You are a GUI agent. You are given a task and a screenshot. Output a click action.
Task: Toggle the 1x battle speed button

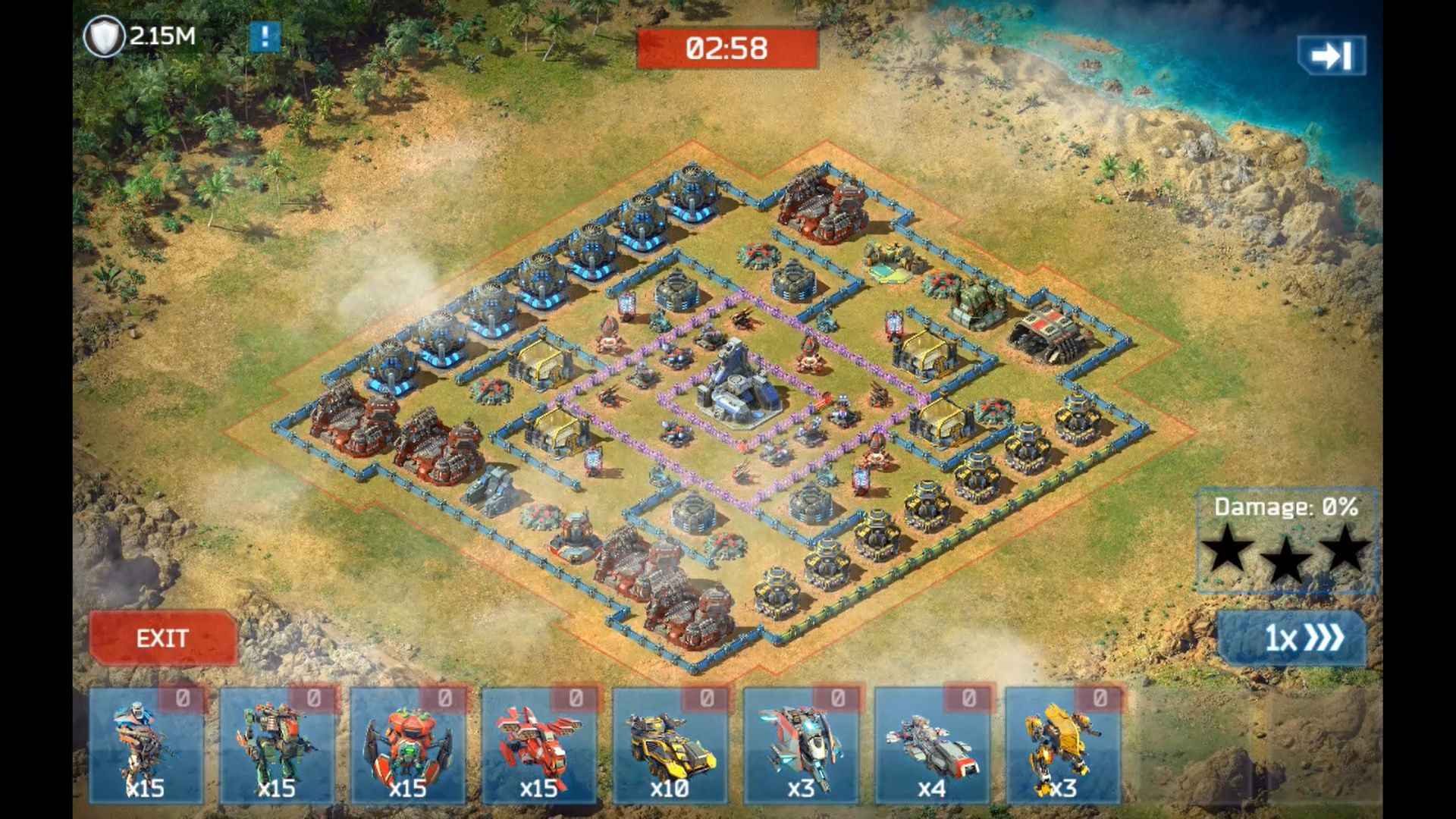(x=1292, y=638)
